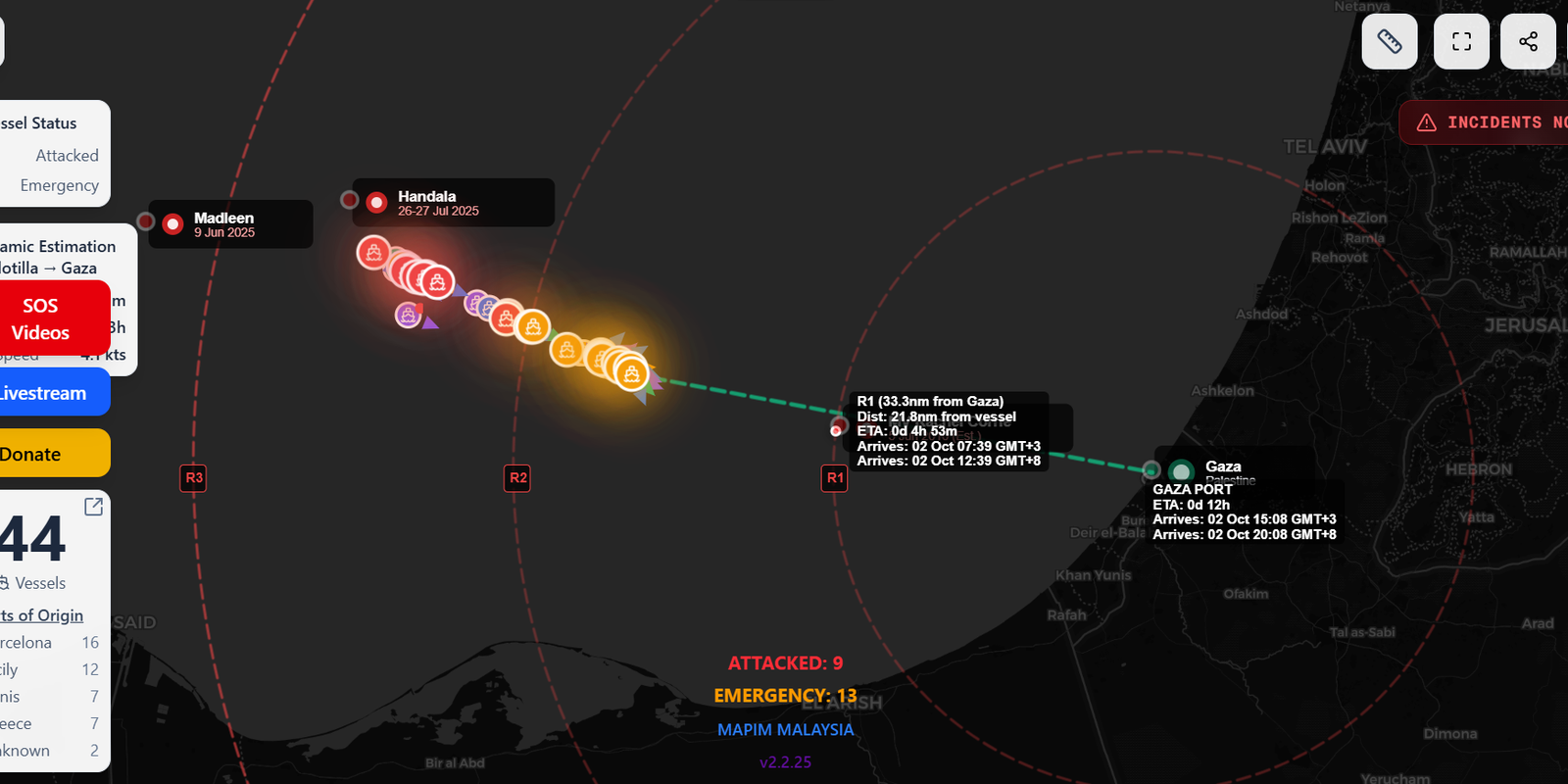Click the Handala vessel marker
This screenshot has height=784, width=1568.
376,202
